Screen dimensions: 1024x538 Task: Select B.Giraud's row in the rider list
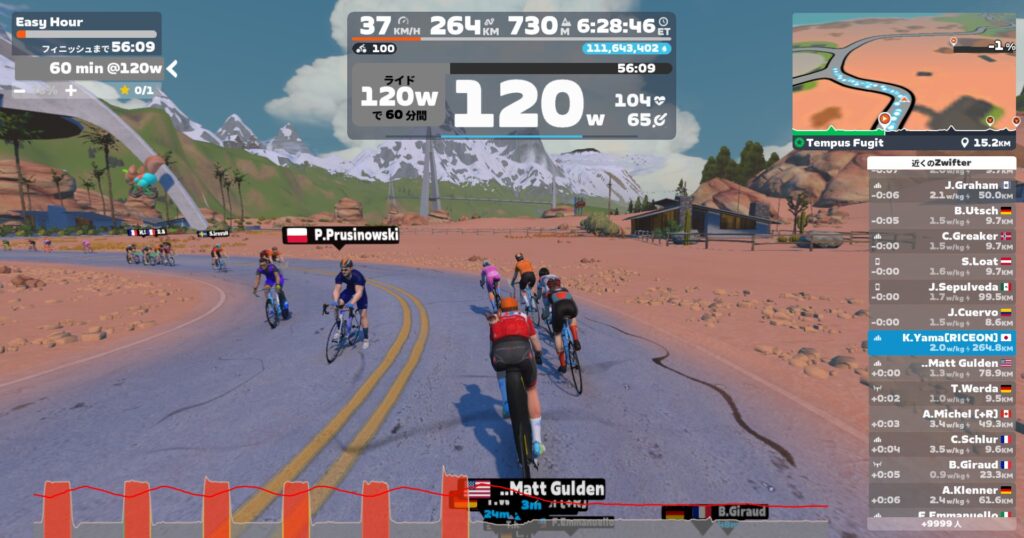tap(941, 469)
